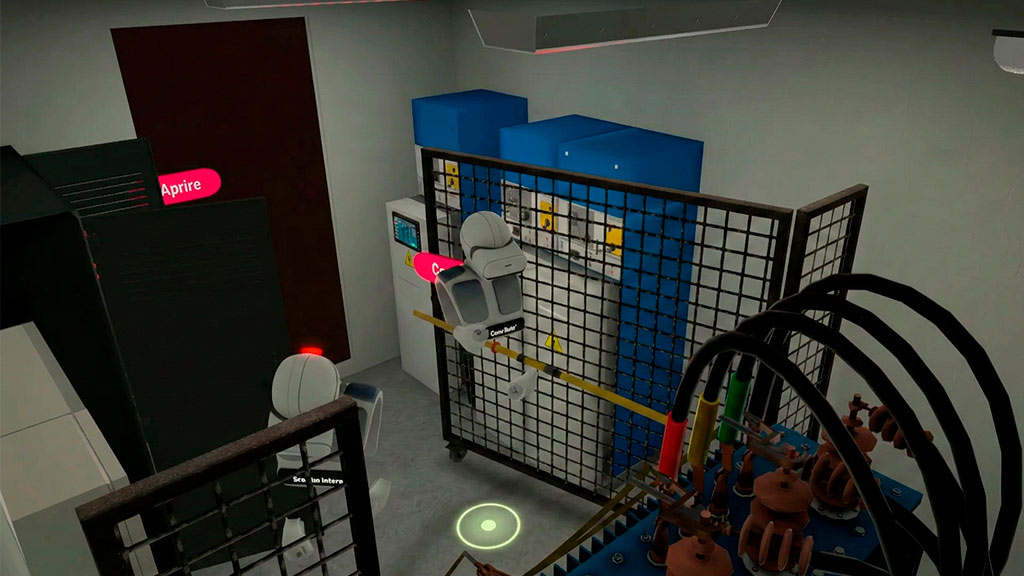Select the green teleport circle on the floor
The image size is (1024, 576).
point(489,525)
